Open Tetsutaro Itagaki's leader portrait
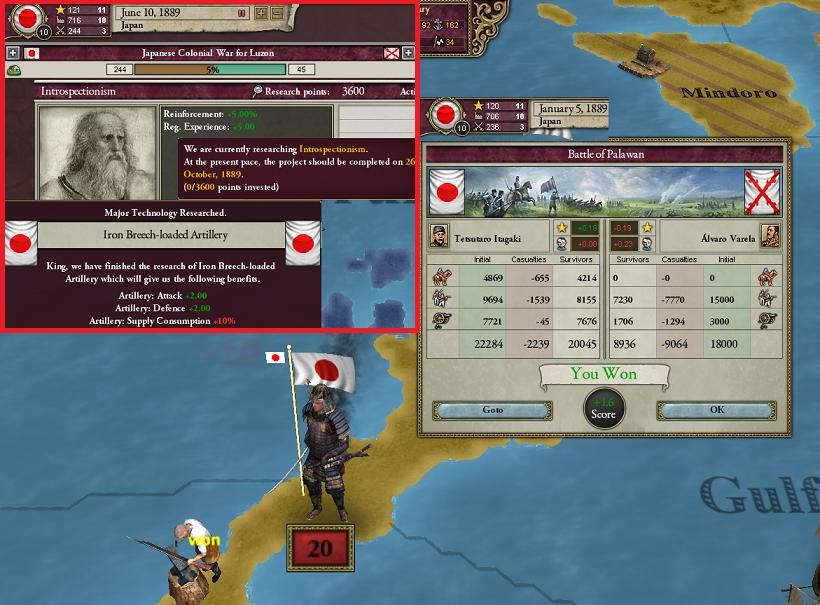820x605 pixels. click(439, 236)
